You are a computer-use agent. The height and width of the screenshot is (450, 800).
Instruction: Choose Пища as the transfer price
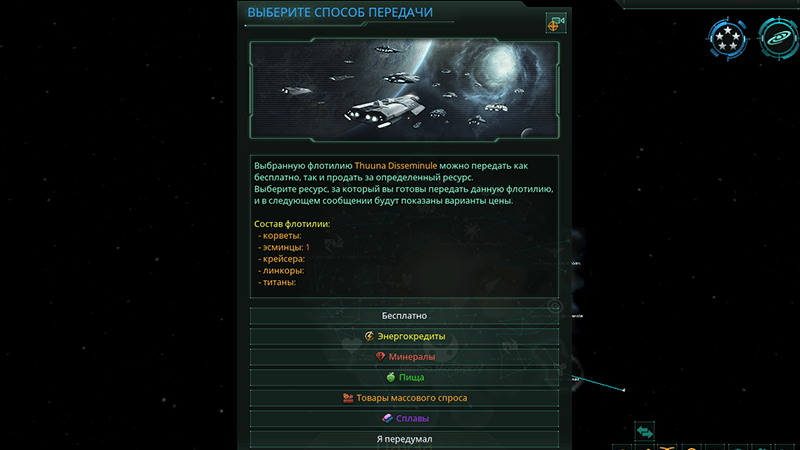[404, 377]
